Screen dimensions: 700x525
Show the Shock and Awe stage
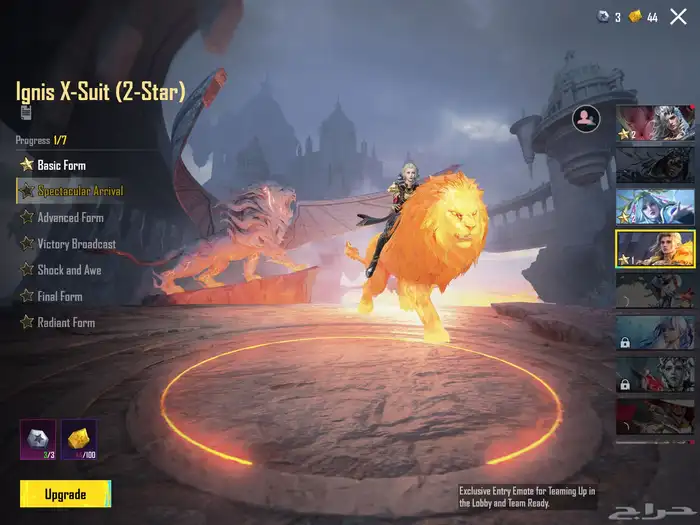click(x=69, y=270)
